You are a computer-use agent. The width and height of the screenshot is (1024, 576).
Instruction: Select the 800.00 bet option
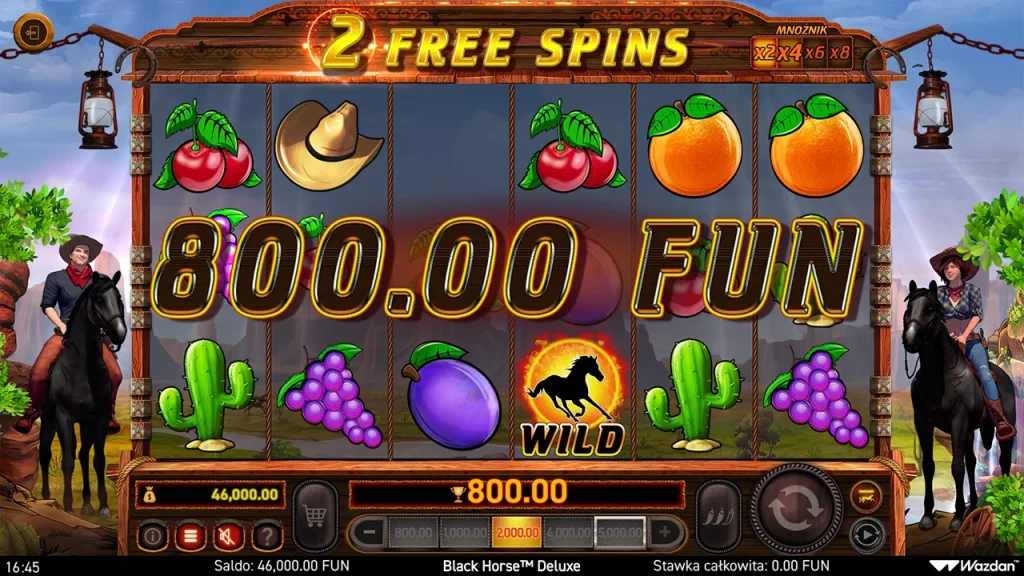pyautogui.click(x=412, y=533)
